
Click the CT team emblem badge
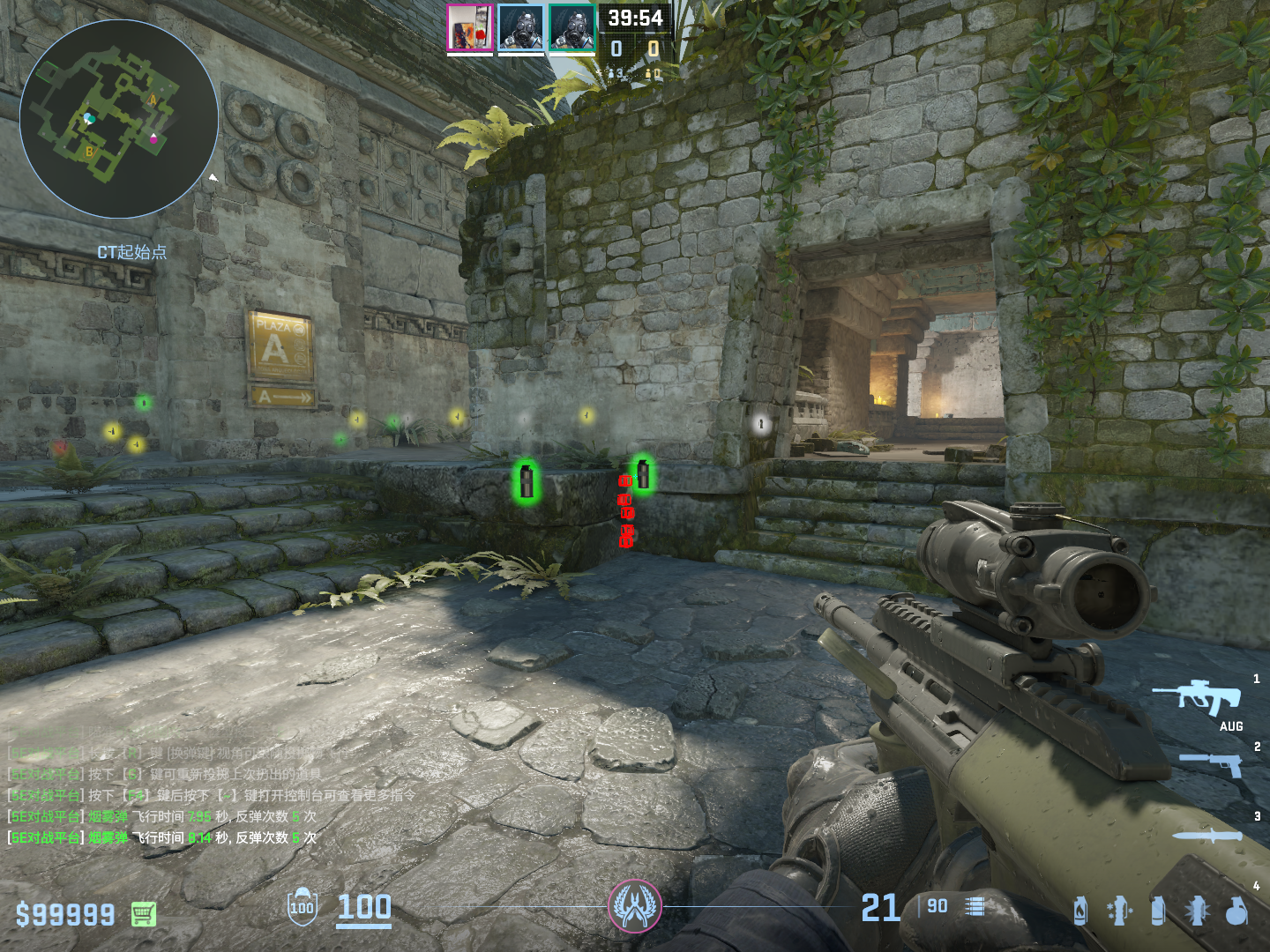[x=634, y=906]
